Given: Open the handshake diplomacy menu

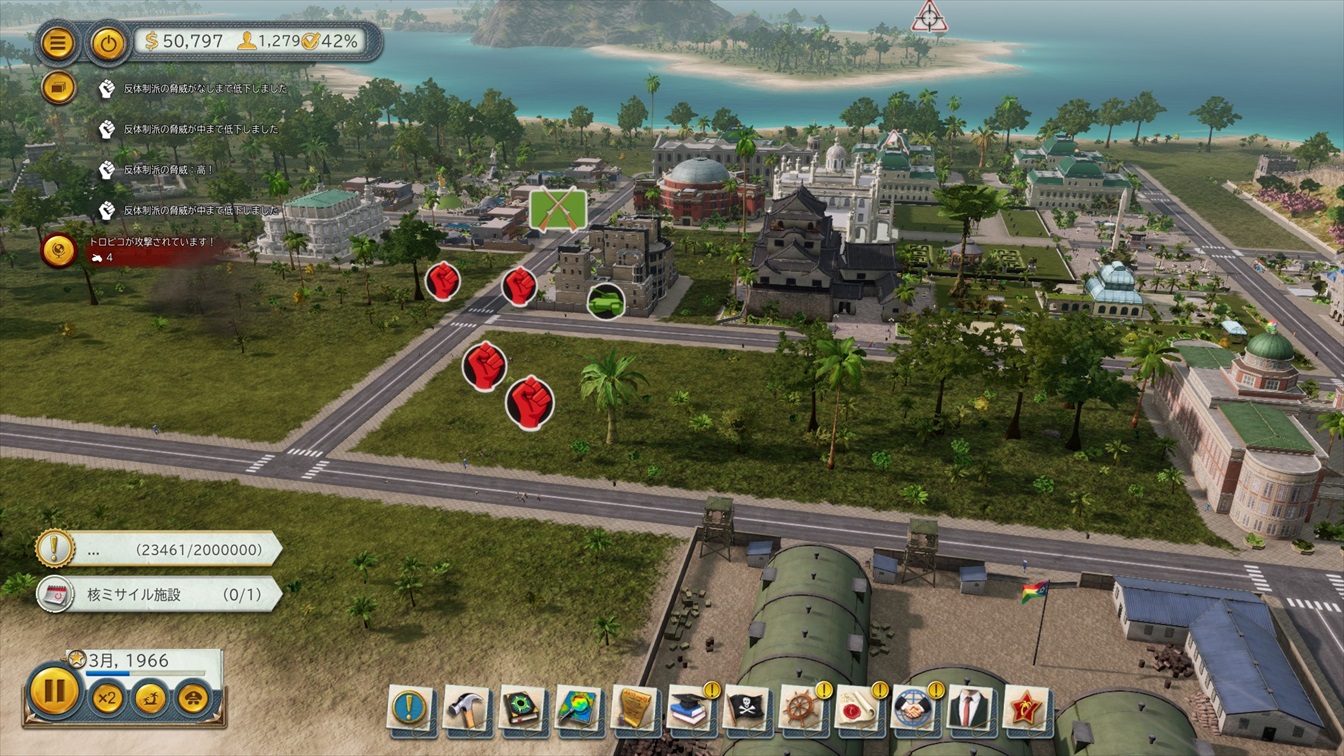Looking at the screenshot, I should [914, 708].
